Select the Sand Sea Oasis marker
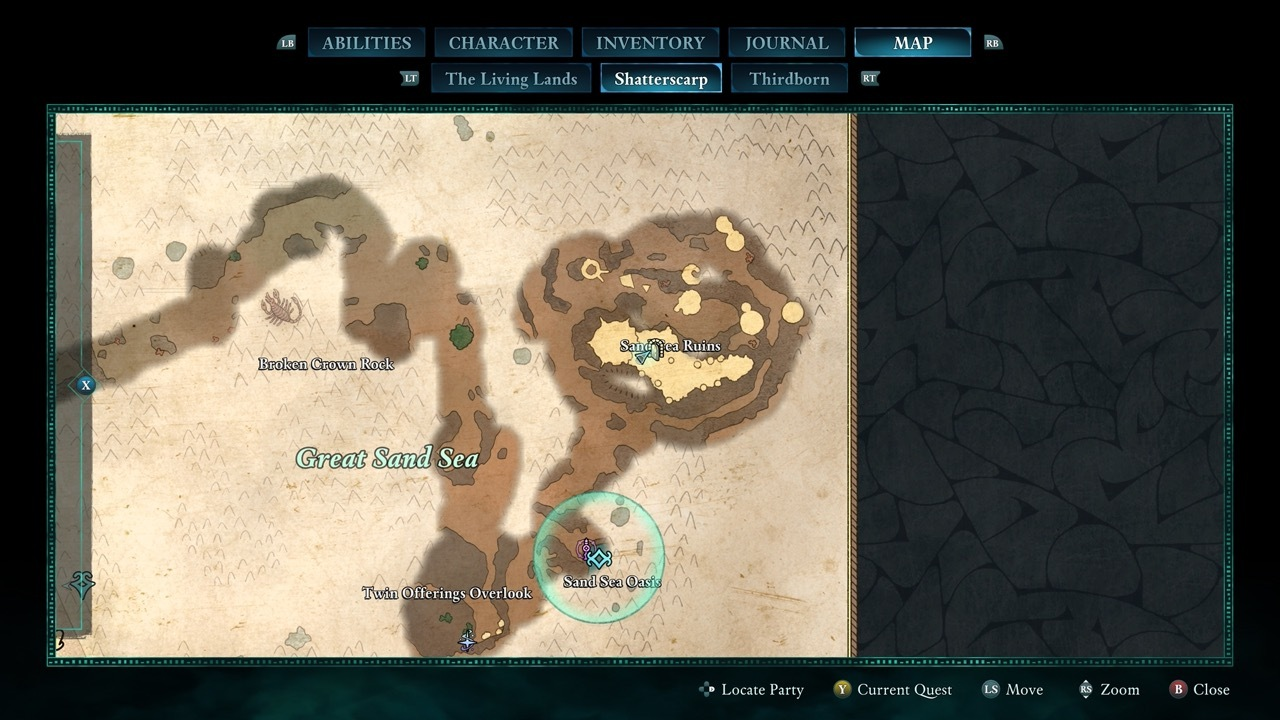The image size is (1280, 720). [599, 558]
